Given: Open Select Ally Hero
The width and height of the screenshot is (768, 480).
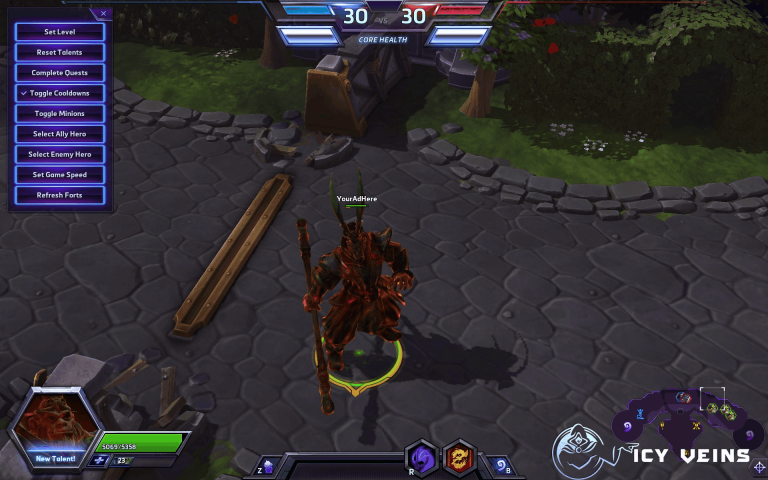Looking at the screenshot, I should (x=60, y=134).
